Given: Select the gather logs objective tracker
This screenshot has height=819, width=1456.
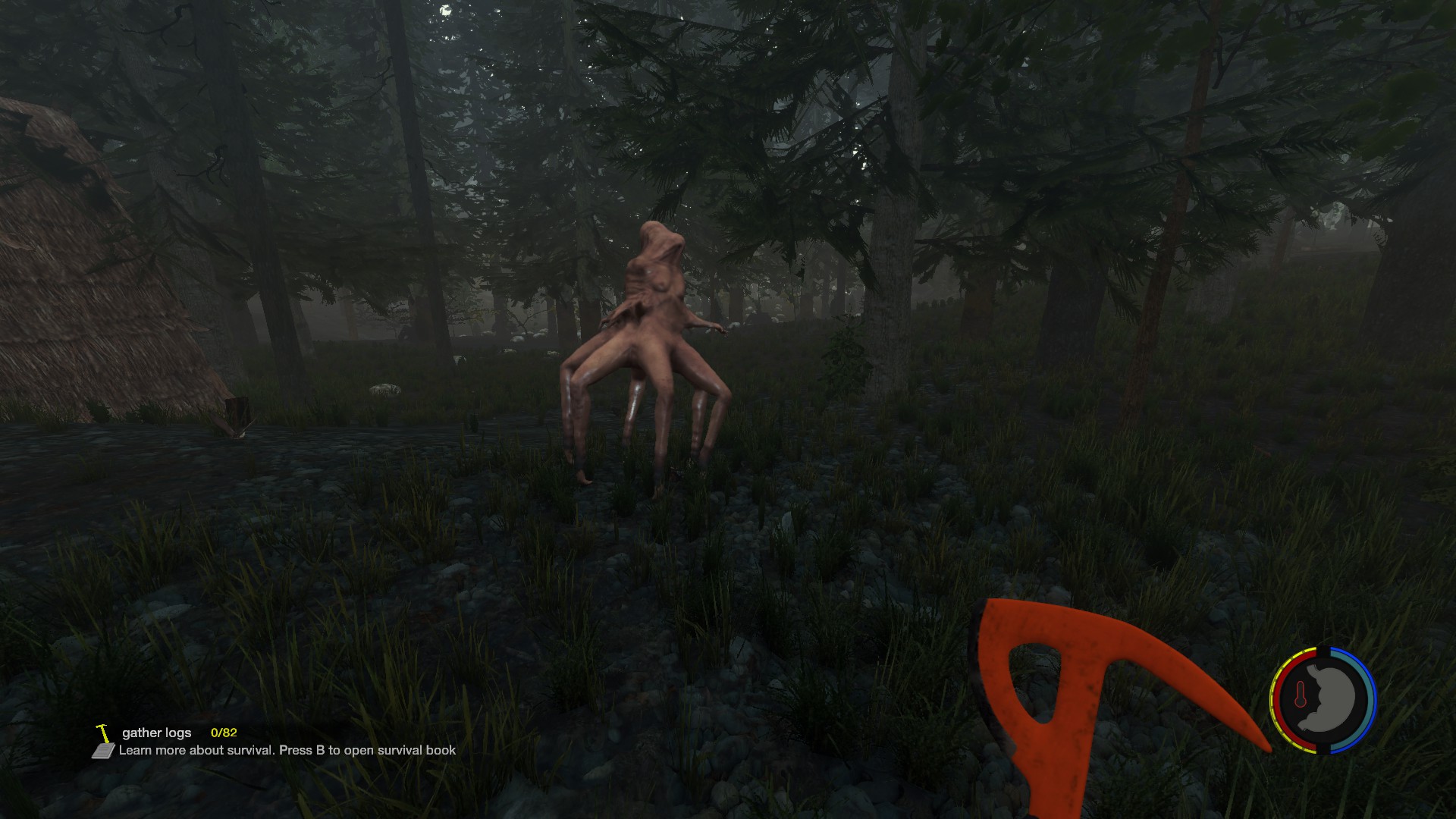Looking at the screenshot, I should click(157, 733).
